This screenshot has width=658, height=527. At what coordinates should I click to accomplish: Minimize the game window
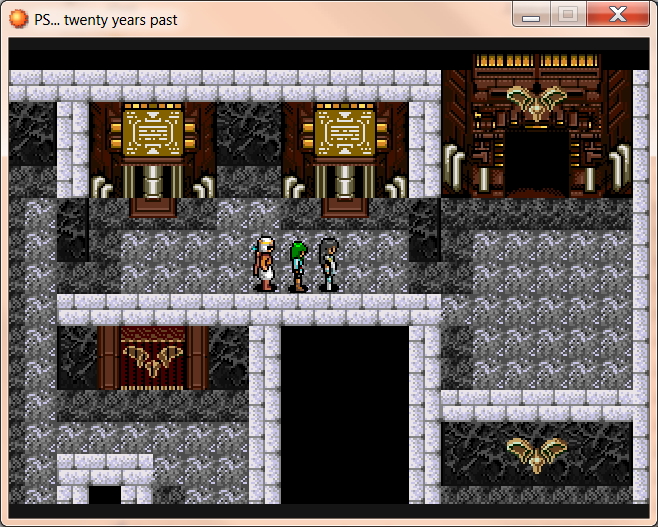pyautogui.click(x=532, y=14)
